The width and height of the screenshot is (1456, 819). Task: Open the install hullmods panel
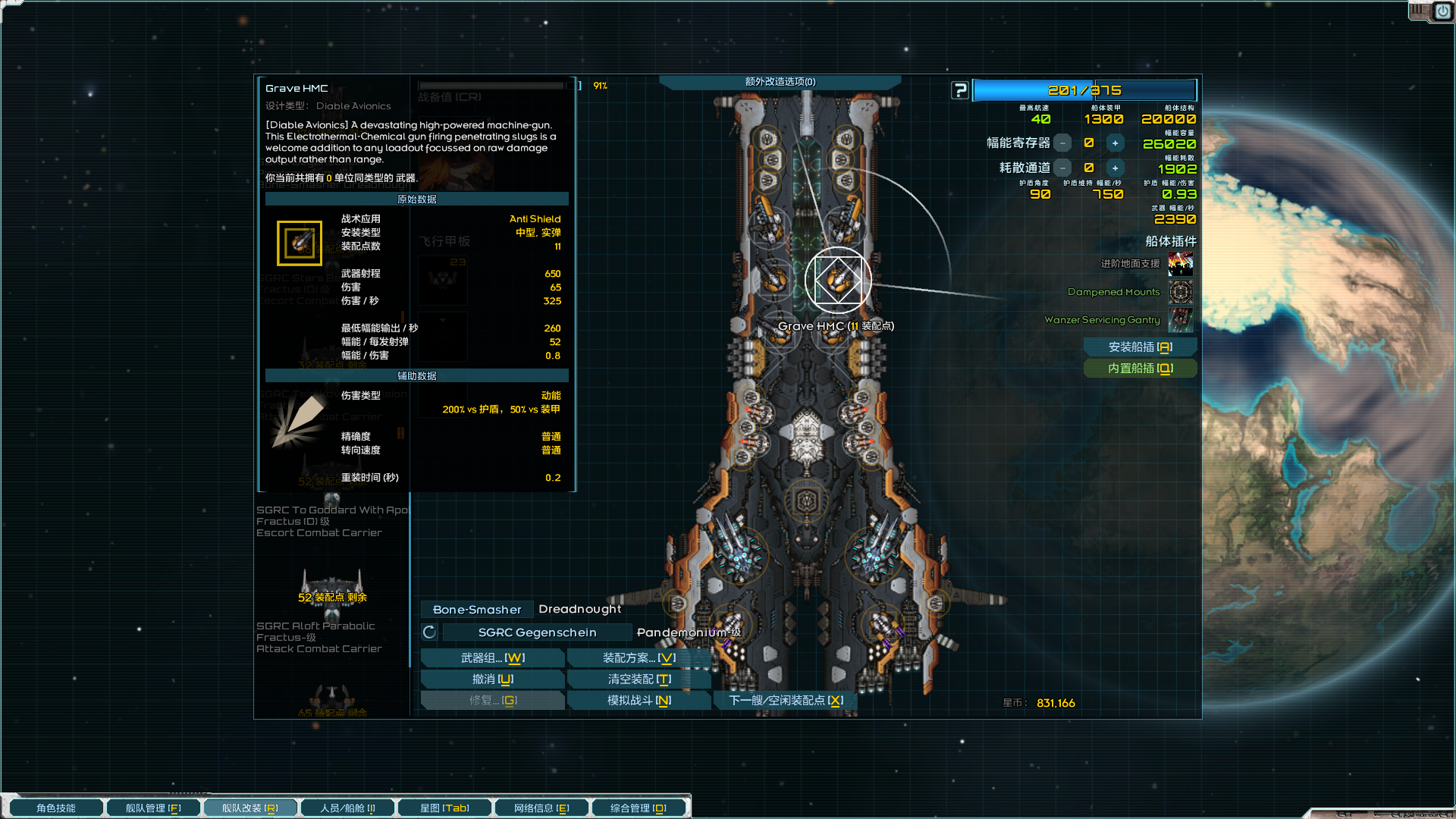pos(1140,347)
